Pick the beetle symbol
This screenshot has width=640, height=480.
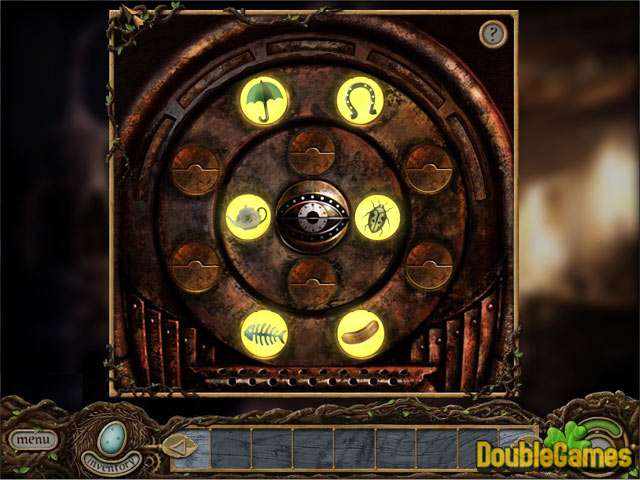coord(377,216)
